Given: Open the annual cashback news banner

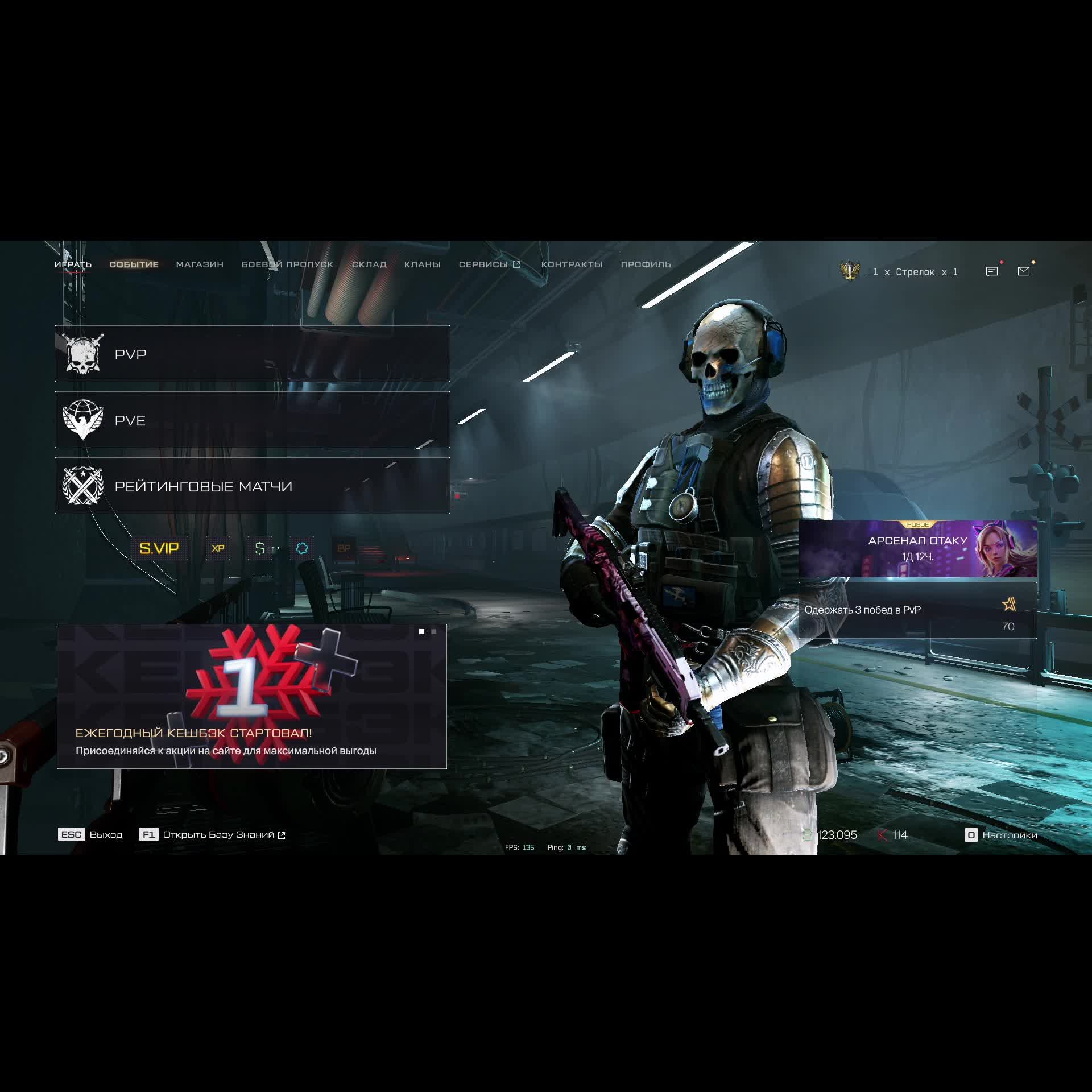Looking at the screenshot, I should (251, 696).
